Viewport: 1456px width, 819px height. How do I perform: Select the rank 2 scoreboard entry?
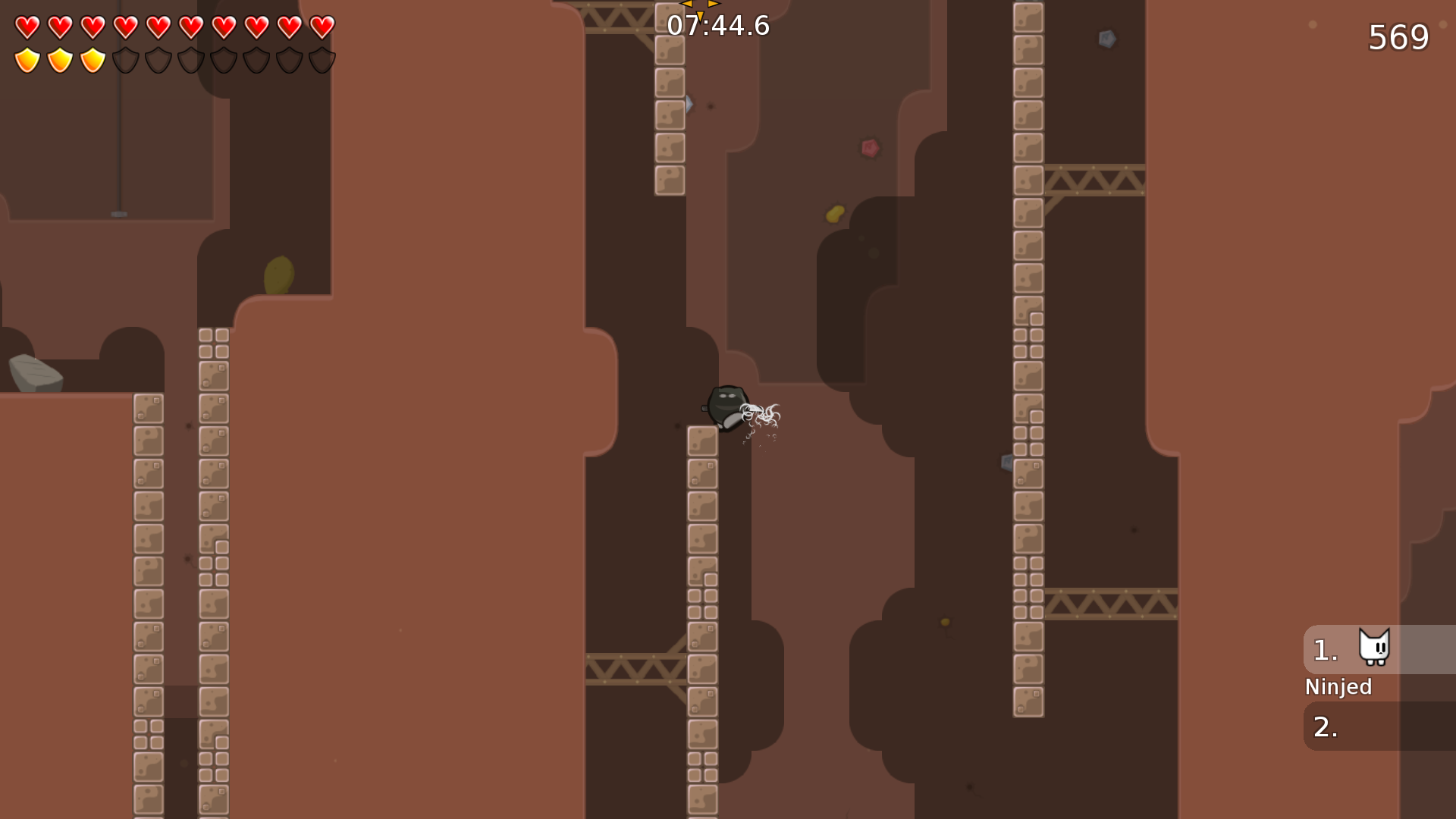point(1365,726)
